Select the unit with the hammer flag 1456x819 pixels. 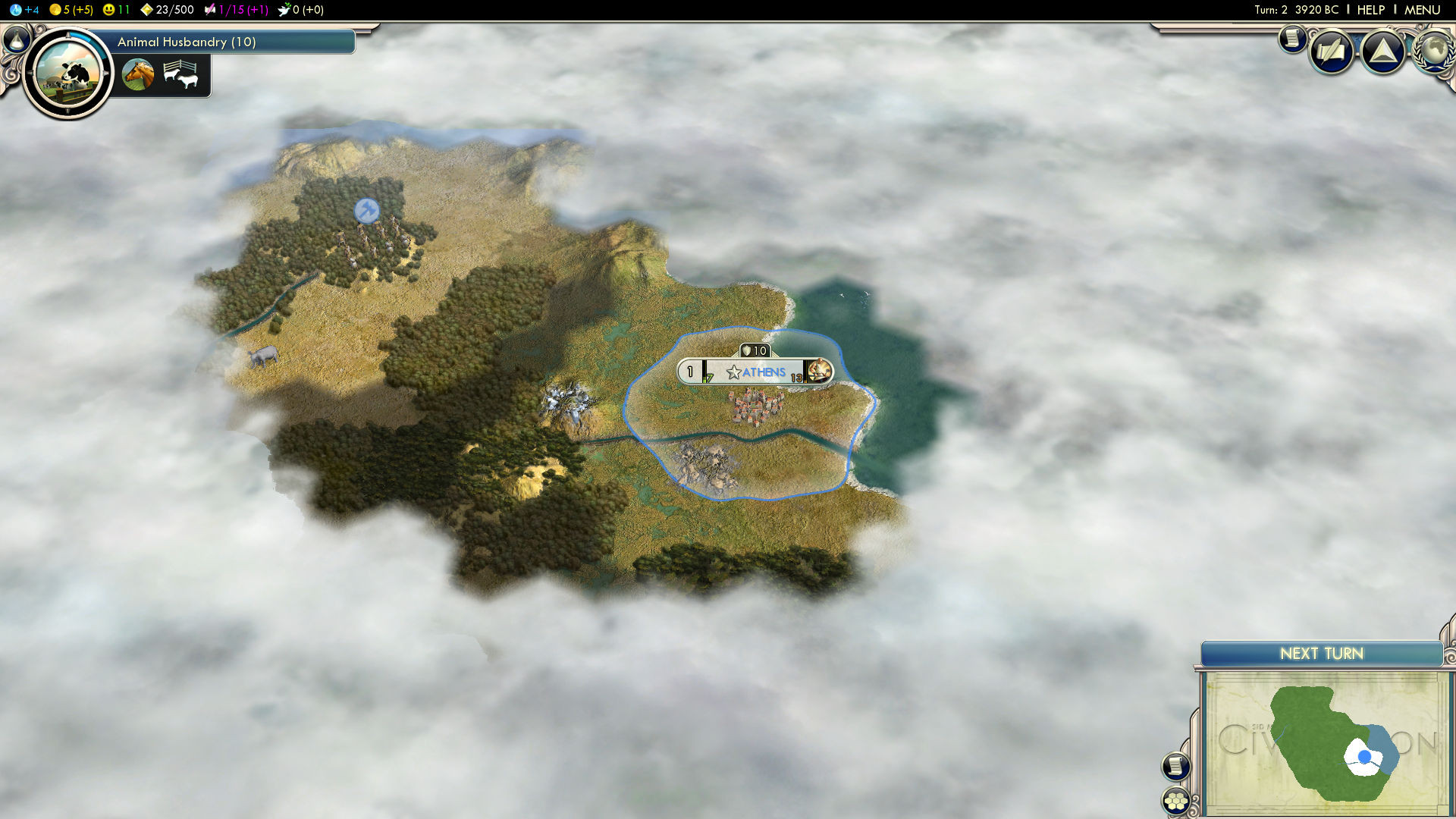point(367,210)
